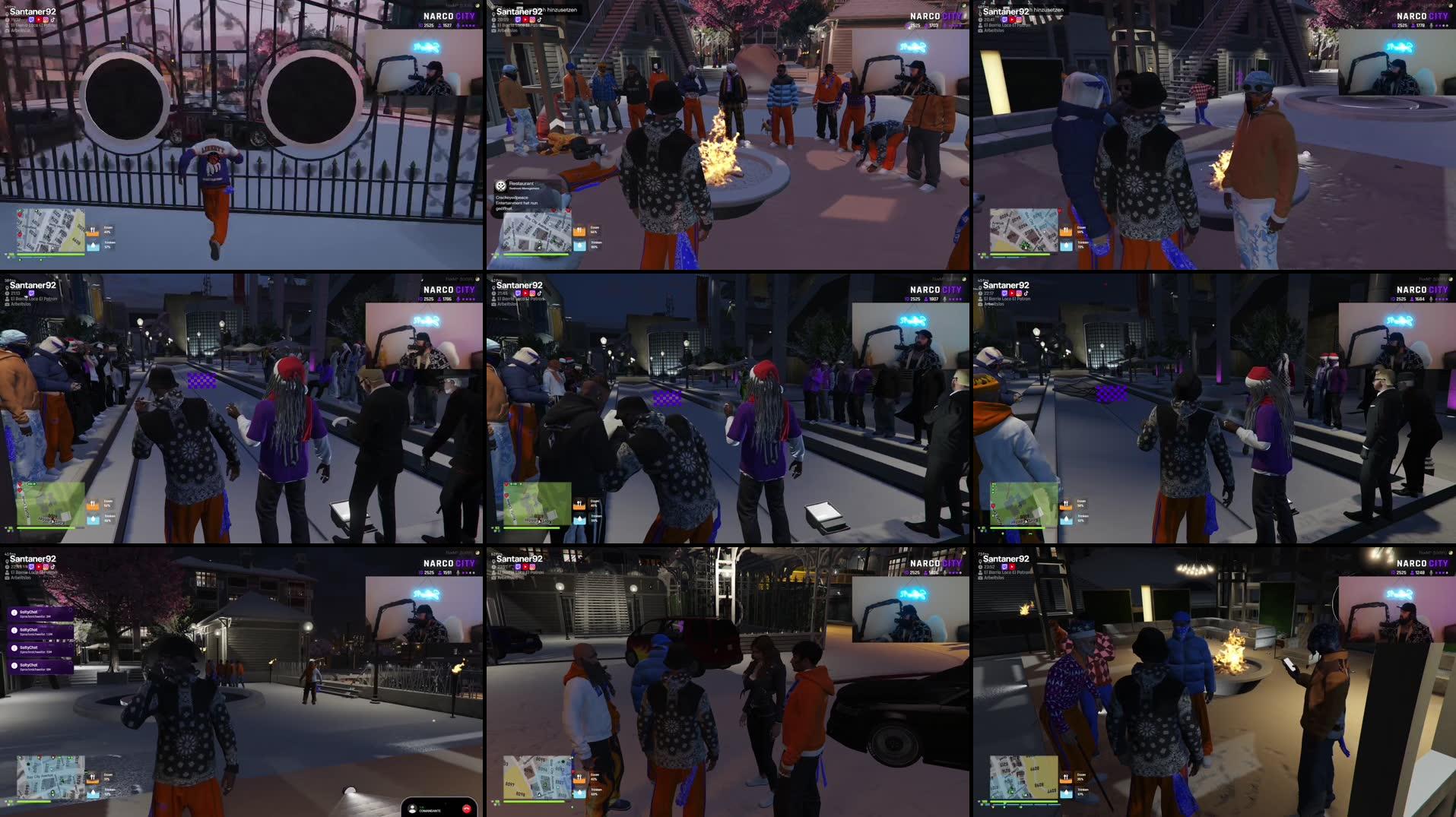Decline the incoming COMANDANTE call with the red button
The height and width of the screenshot is (817, 1456).
(x=467, y=809)
